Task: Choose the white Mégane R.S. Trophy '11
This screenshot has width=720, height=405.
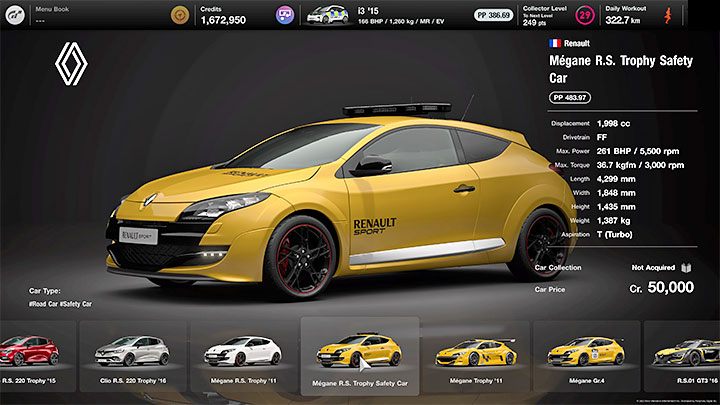Action: (242, 351)
